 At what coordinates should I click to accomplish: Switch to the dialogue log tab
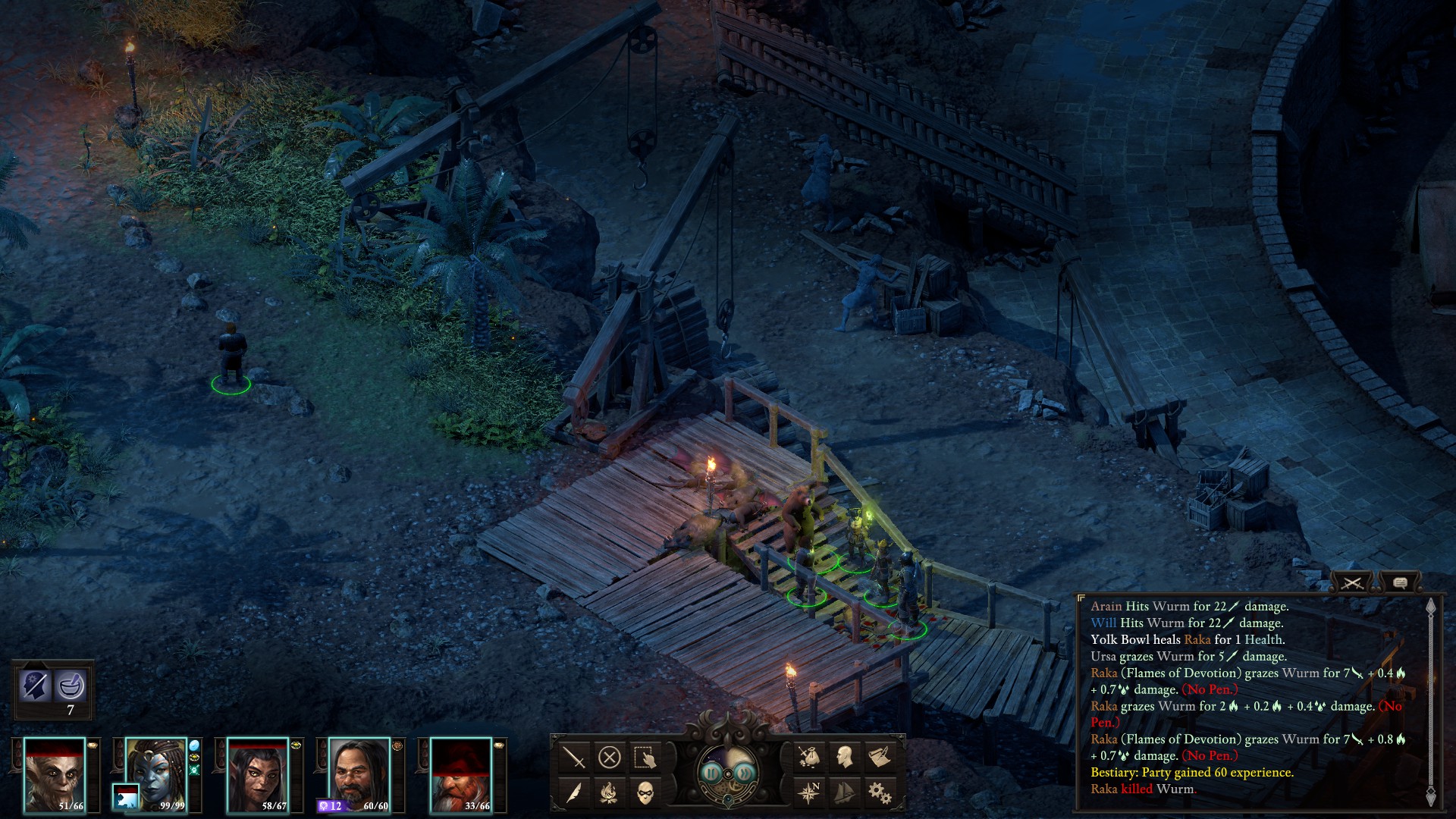1400,582
